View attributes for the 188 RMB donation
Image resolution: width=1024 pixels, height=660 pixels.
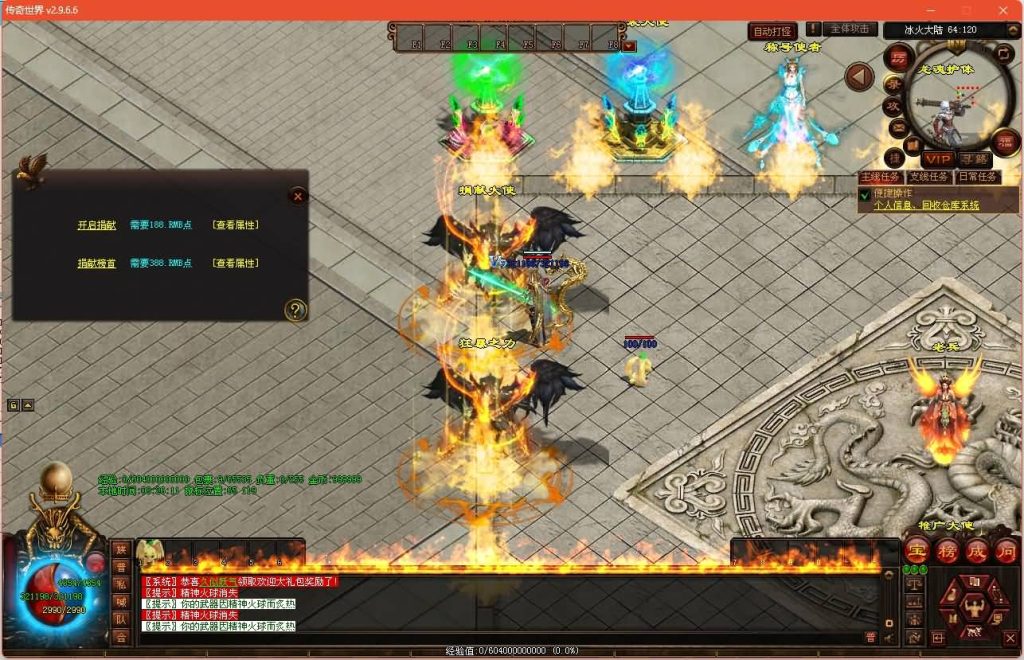(236, 225)
